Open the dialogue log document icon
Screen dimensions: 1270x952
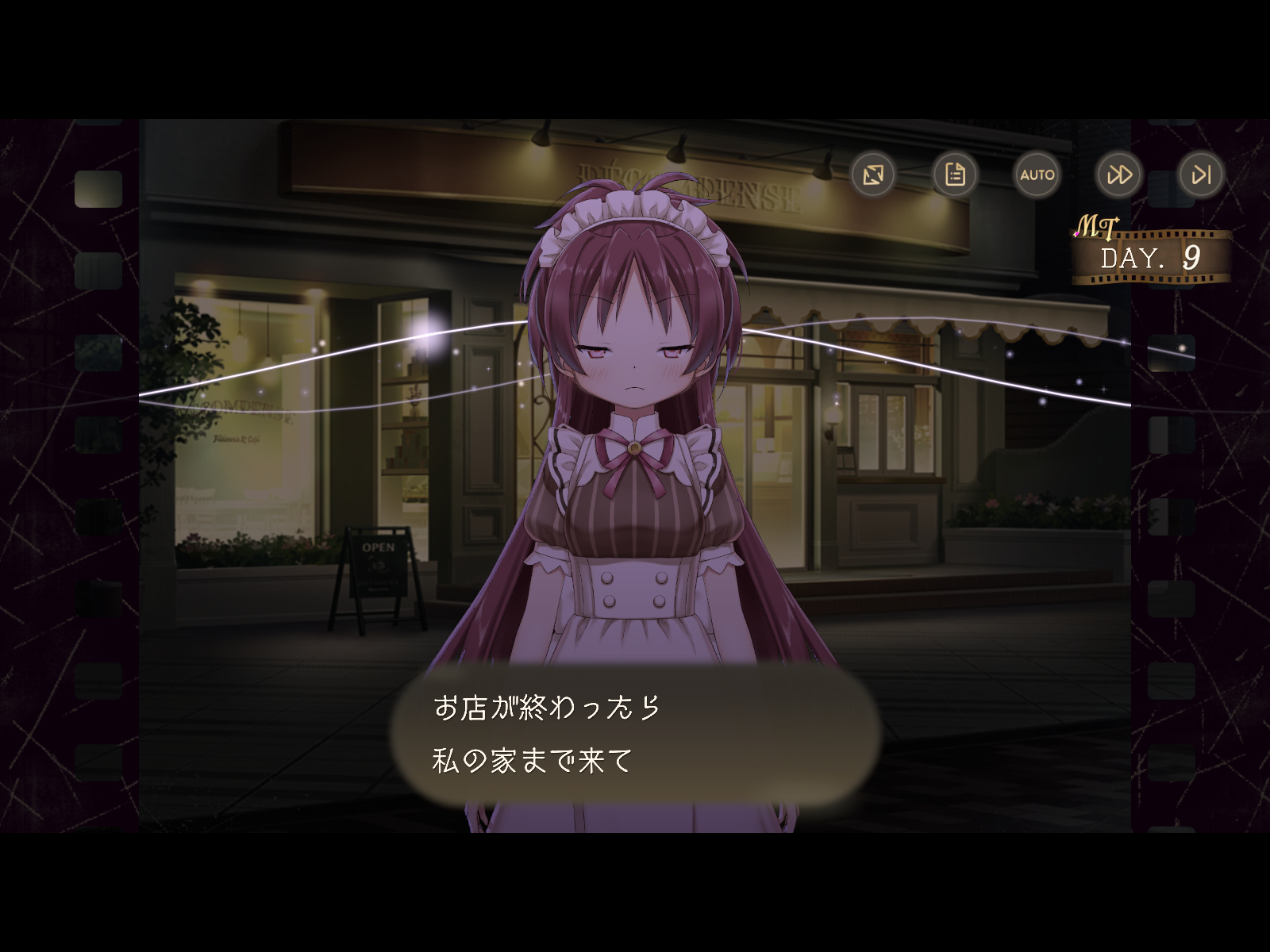[955, 175]
